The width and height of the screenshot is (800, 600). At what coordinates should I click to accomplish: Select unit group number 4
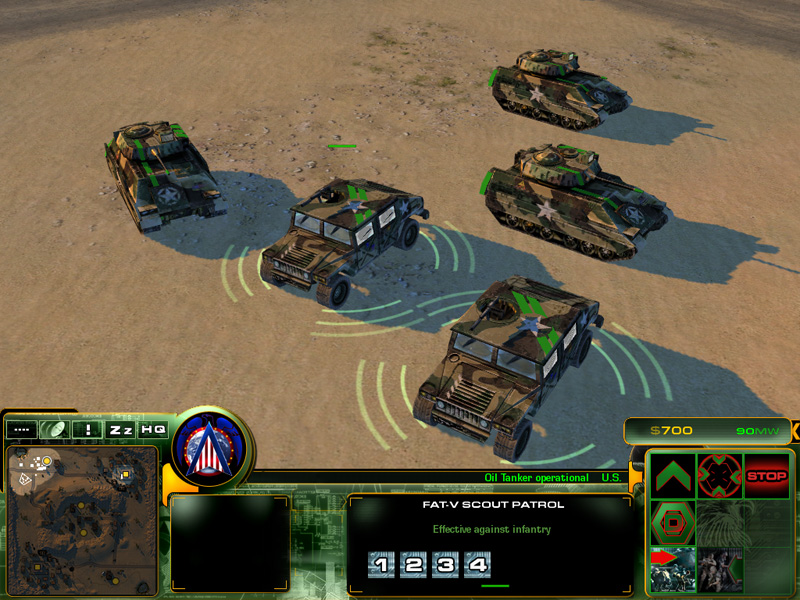[477, 565]
